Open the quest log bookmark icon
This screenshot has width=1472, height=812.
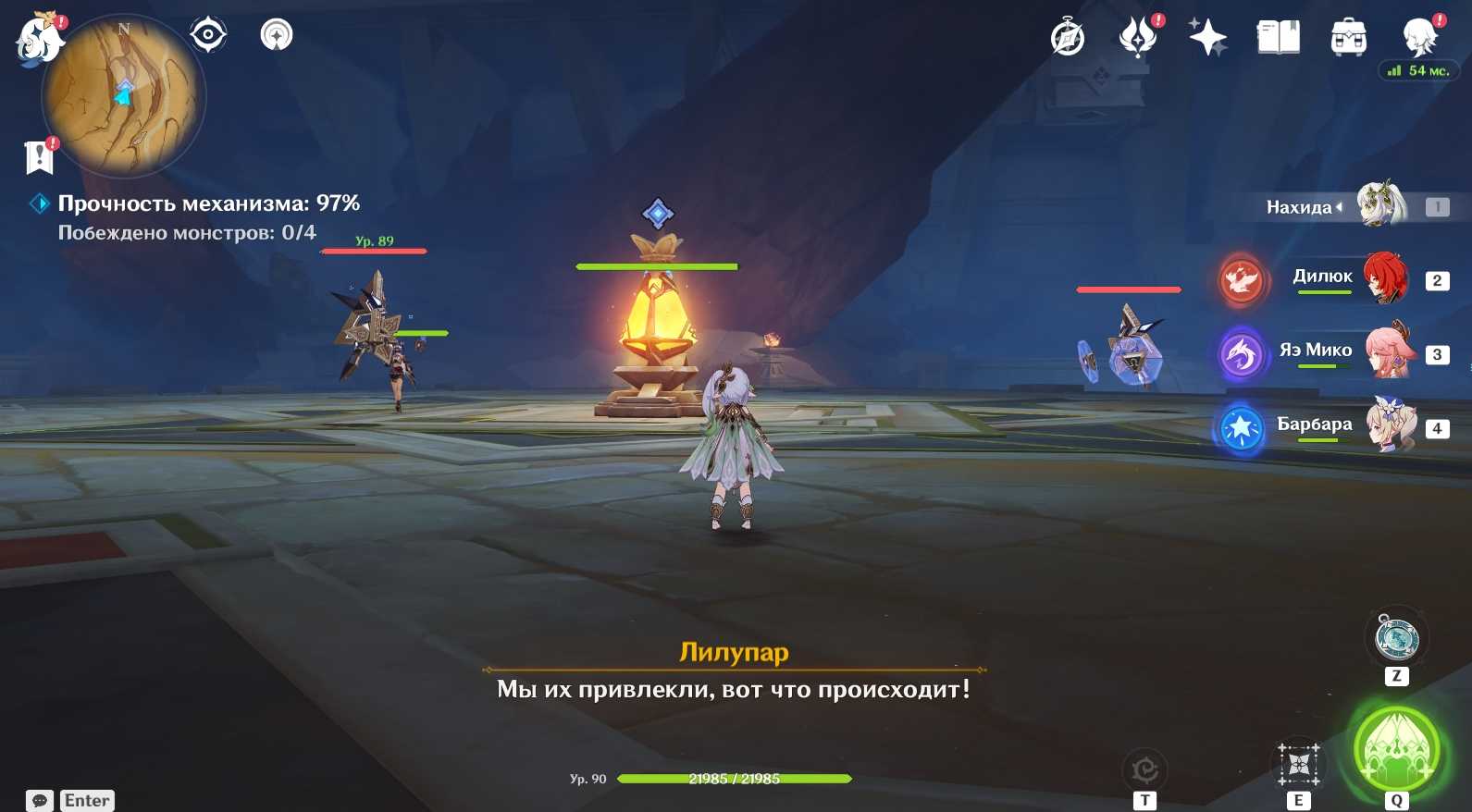tap(39, 157)
